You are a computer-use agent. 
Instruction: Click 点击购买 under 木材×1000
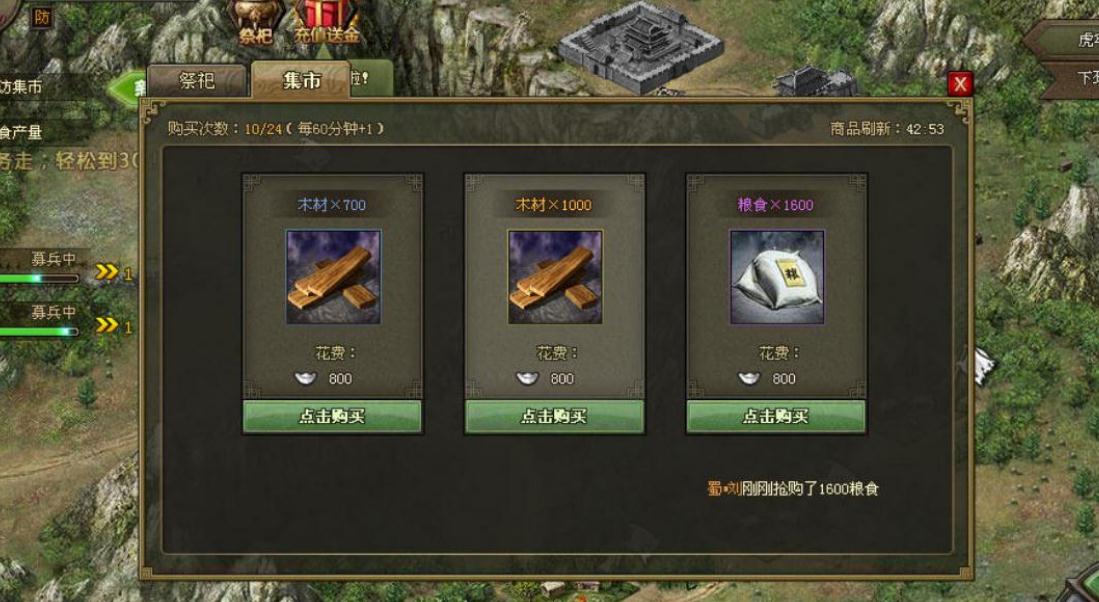pos(554,416)
